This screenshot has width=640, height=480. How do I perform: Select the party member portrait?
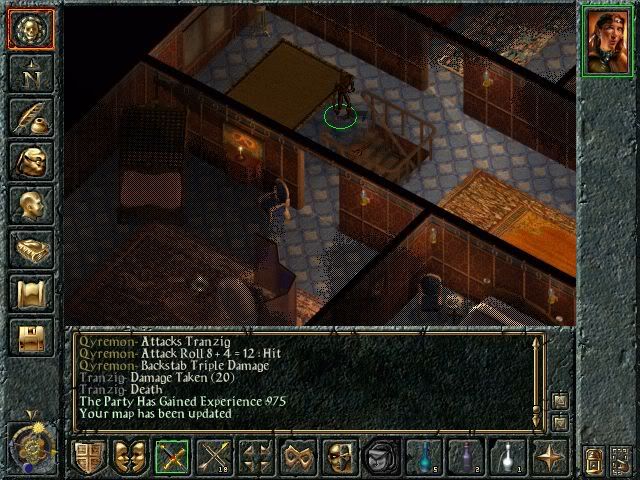607,39
